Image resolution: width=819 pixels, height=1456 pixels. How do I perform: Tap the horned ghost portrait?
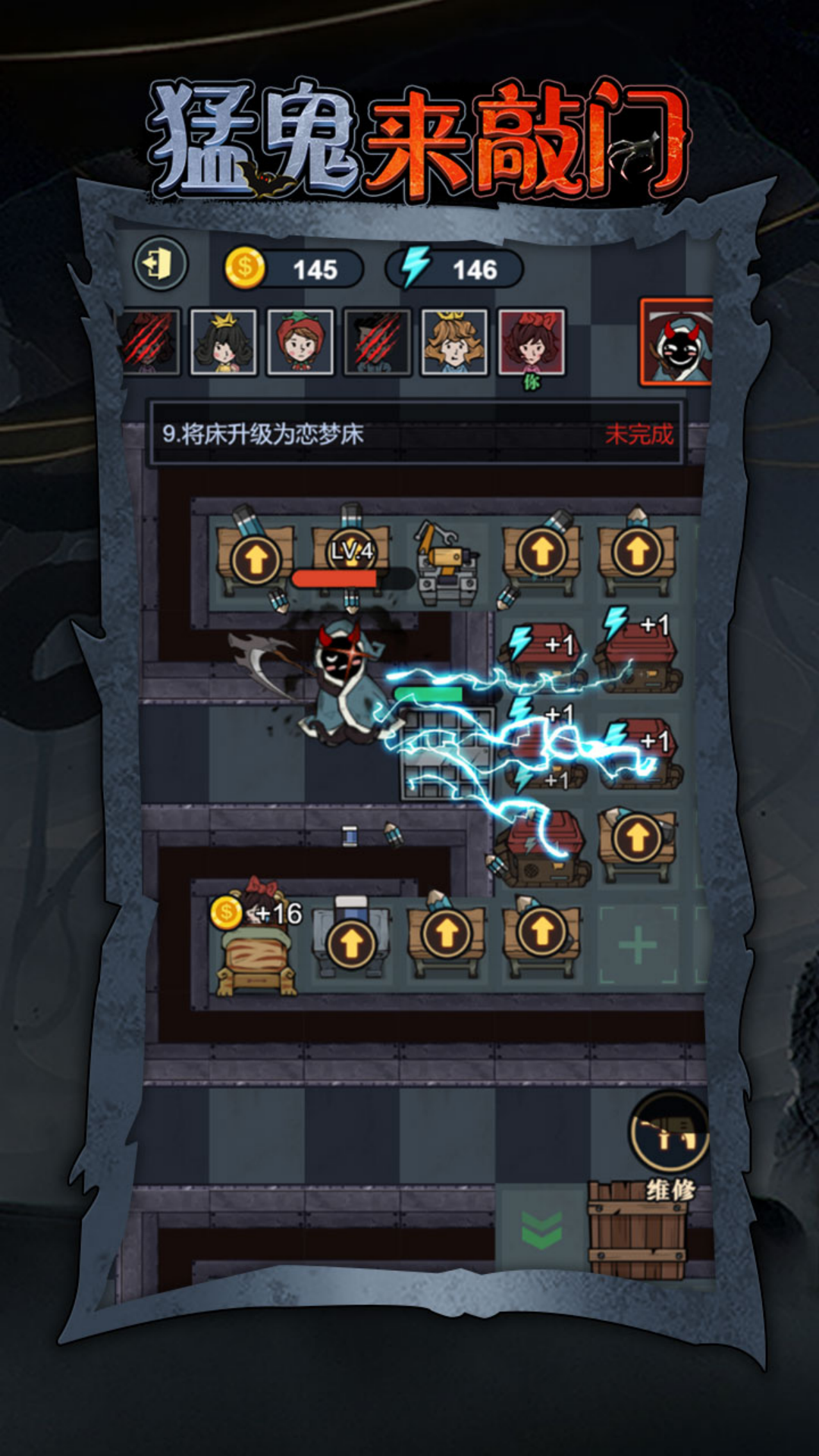pos(676,342)
